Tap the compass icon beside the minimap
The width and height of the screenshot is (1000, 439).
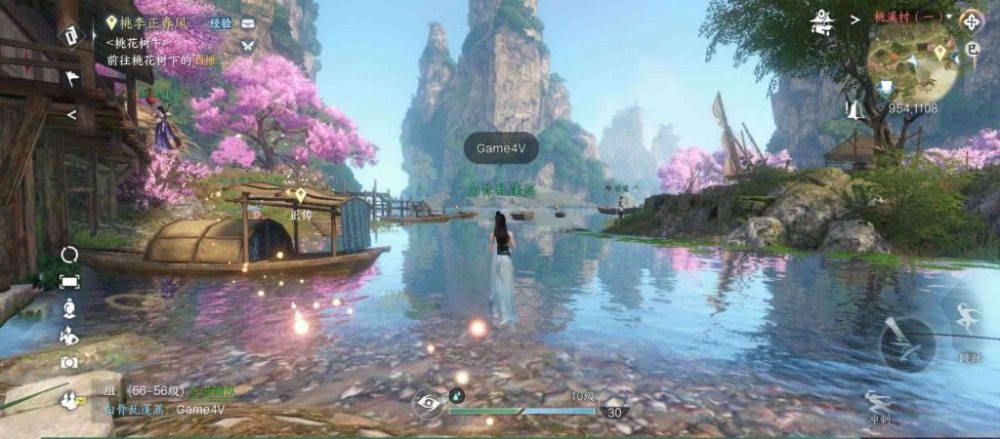pyautogui.click(x=969, y=20)
